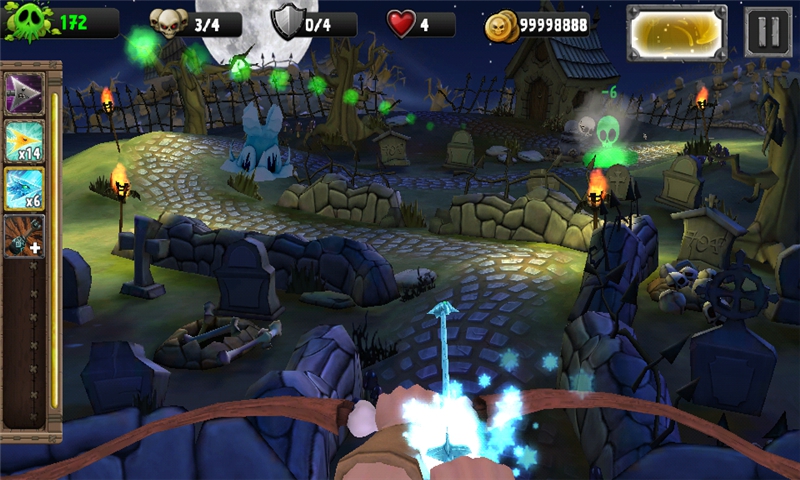Pause the game
The width and height of the screenshot is (800, 480).
coord(767,31)
